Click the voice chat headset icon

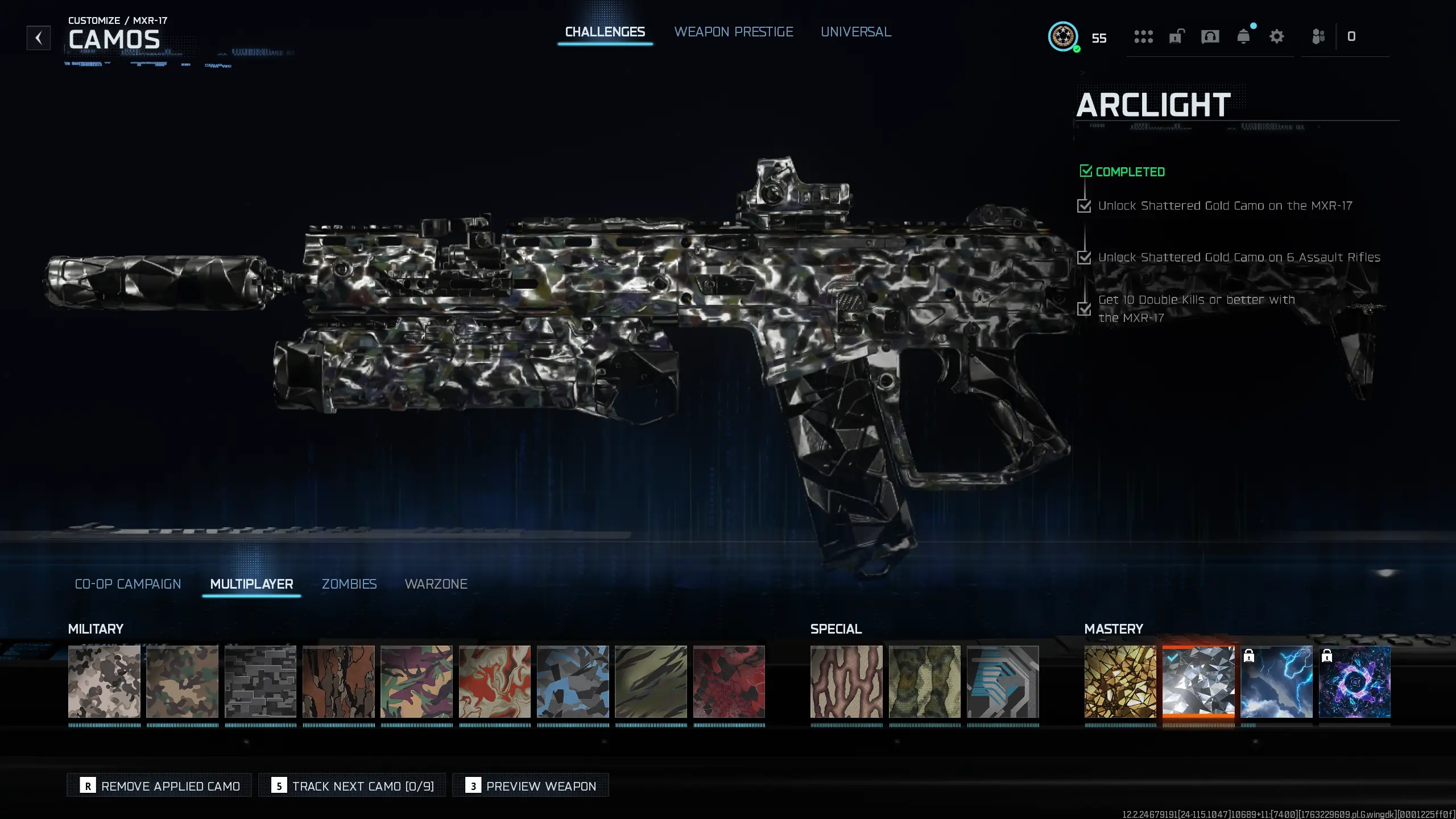pyautogui.click(x=1210, y=36)
